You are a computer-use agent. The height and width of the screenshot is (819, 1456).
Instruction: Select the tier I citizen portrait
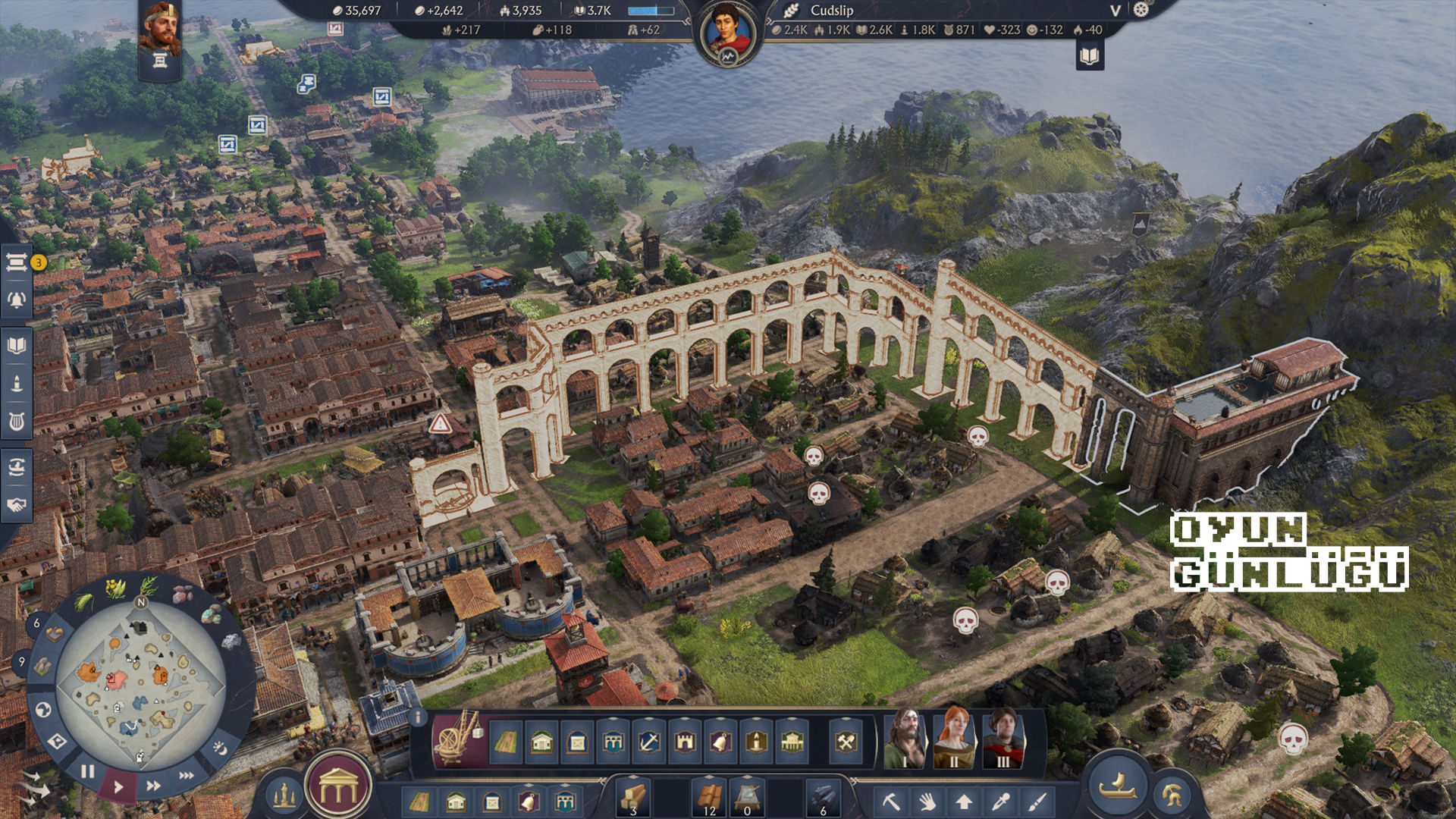tap(905, 739)
